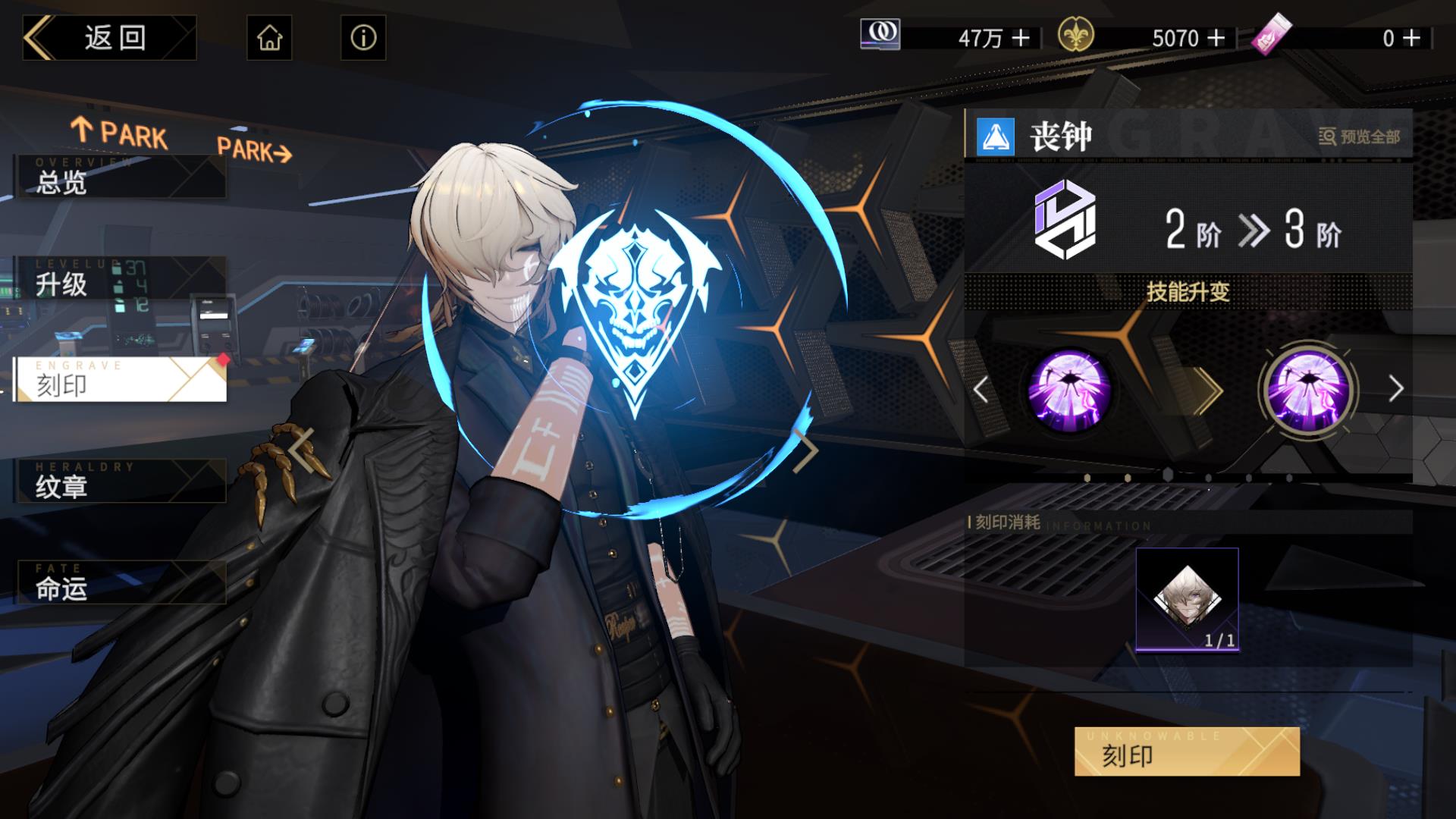Switch to the 升级 level up tab
The image size is (1456, 819).
click(x=120, y=279)
